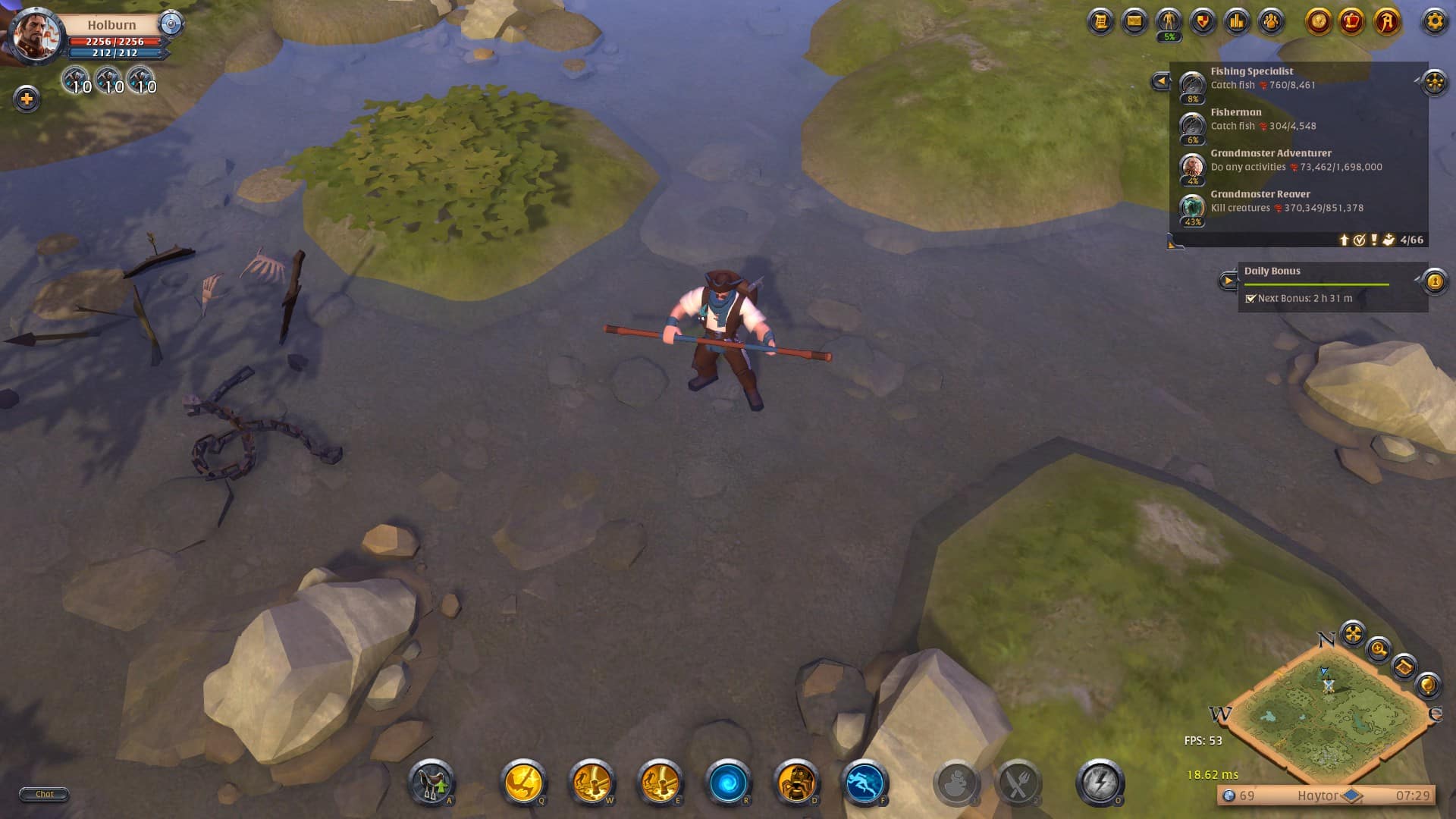Check the Next Bonus checkbox under Daily Bonus

click(x=1250, y=300)
